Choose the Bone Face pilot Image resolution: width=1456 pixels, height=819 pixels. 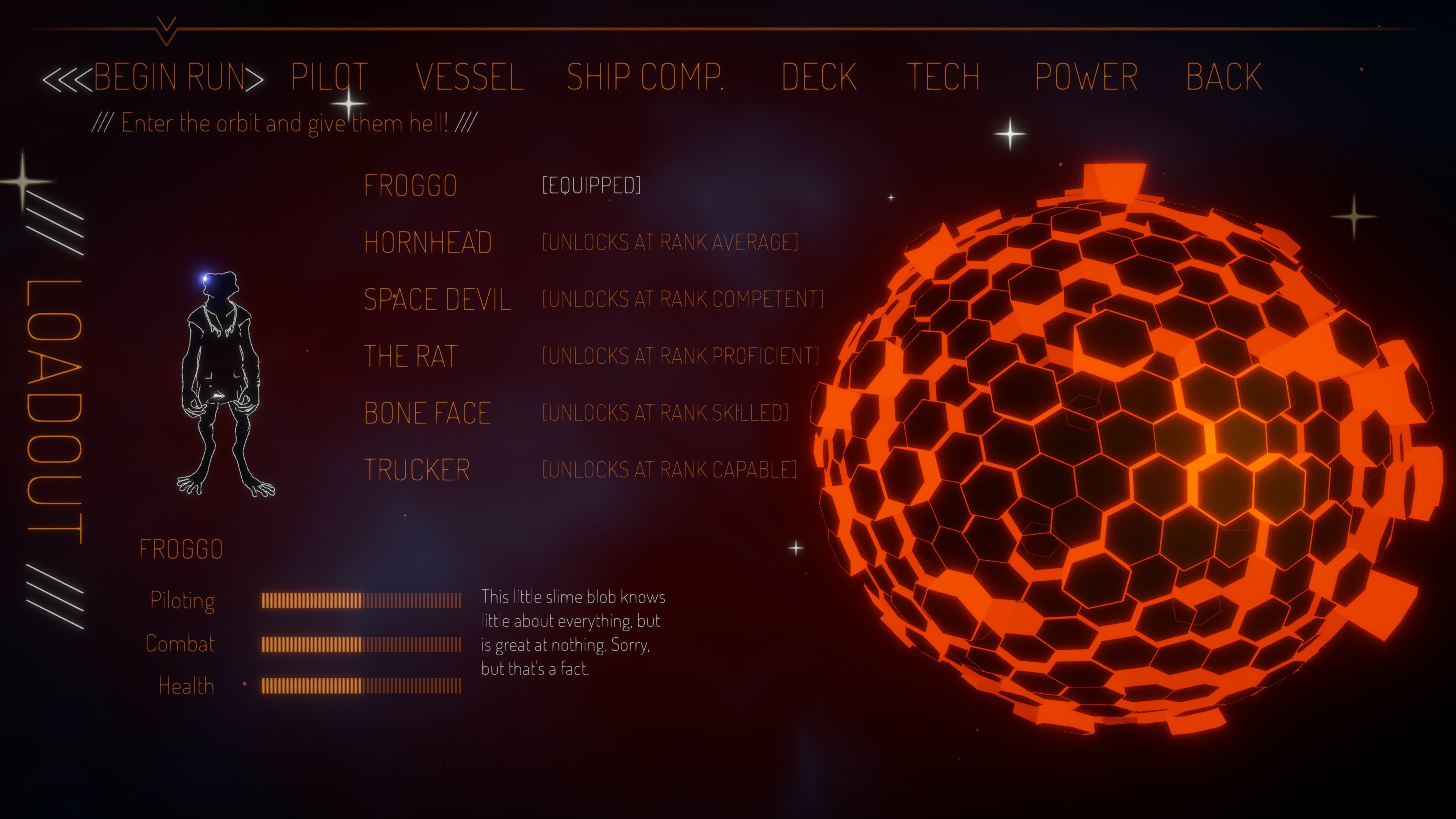click(x=428, y=413)
